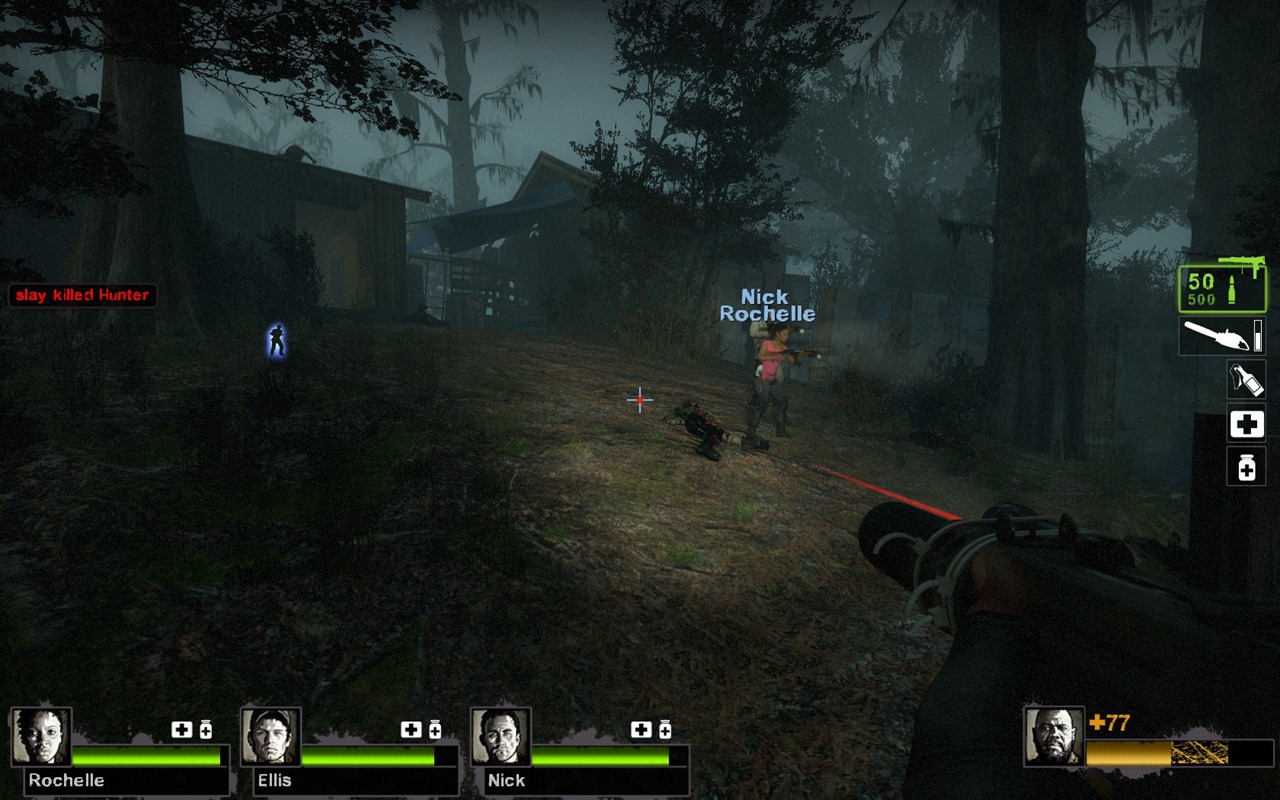1280x800 pixels.
Task: Equip the Molotov cocktail slot
Action: pos(1246,380)
